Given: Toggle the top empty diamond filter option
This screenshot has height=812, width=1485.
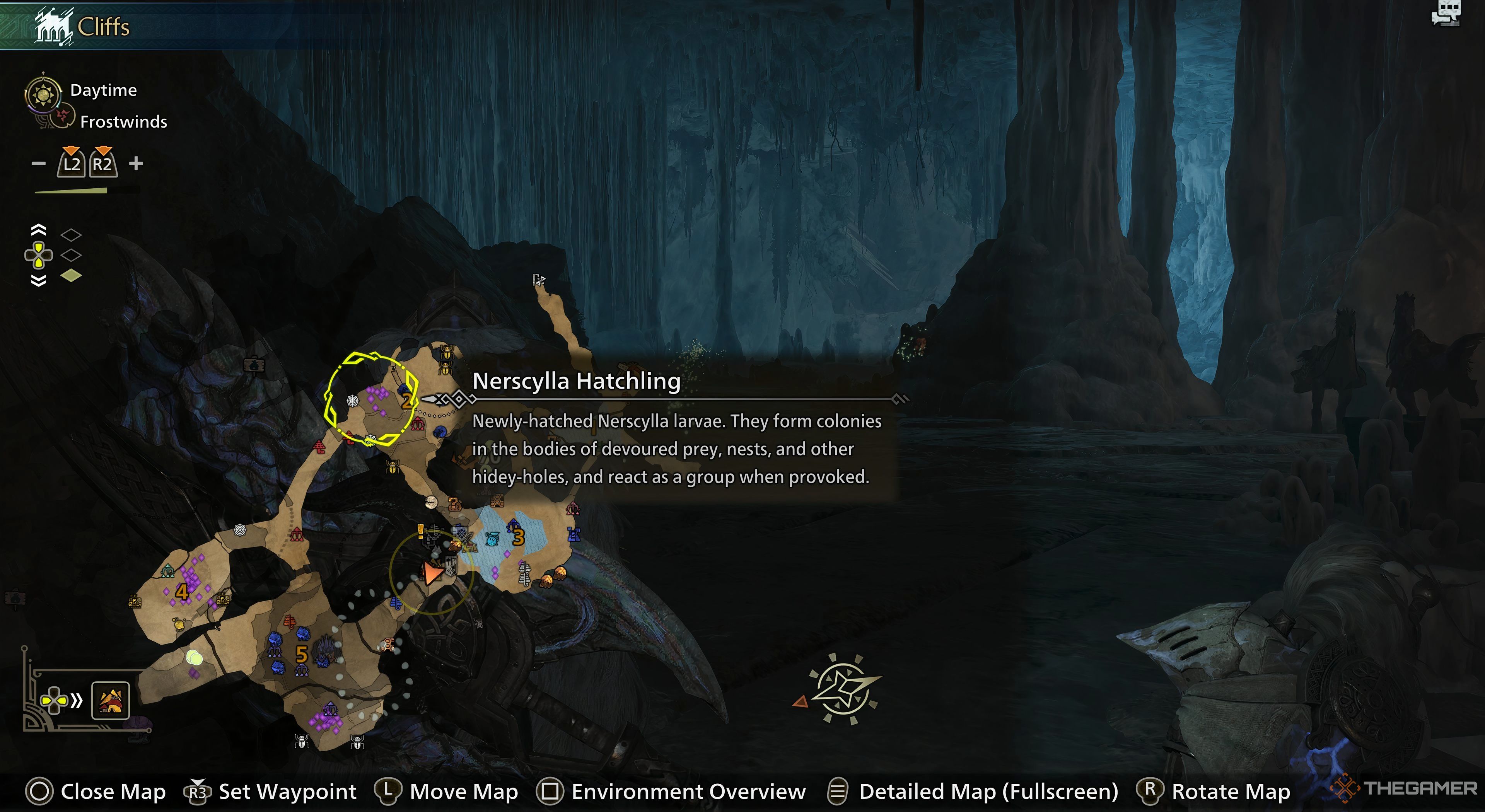Looking at the screenshot, I should pos(72,235).
